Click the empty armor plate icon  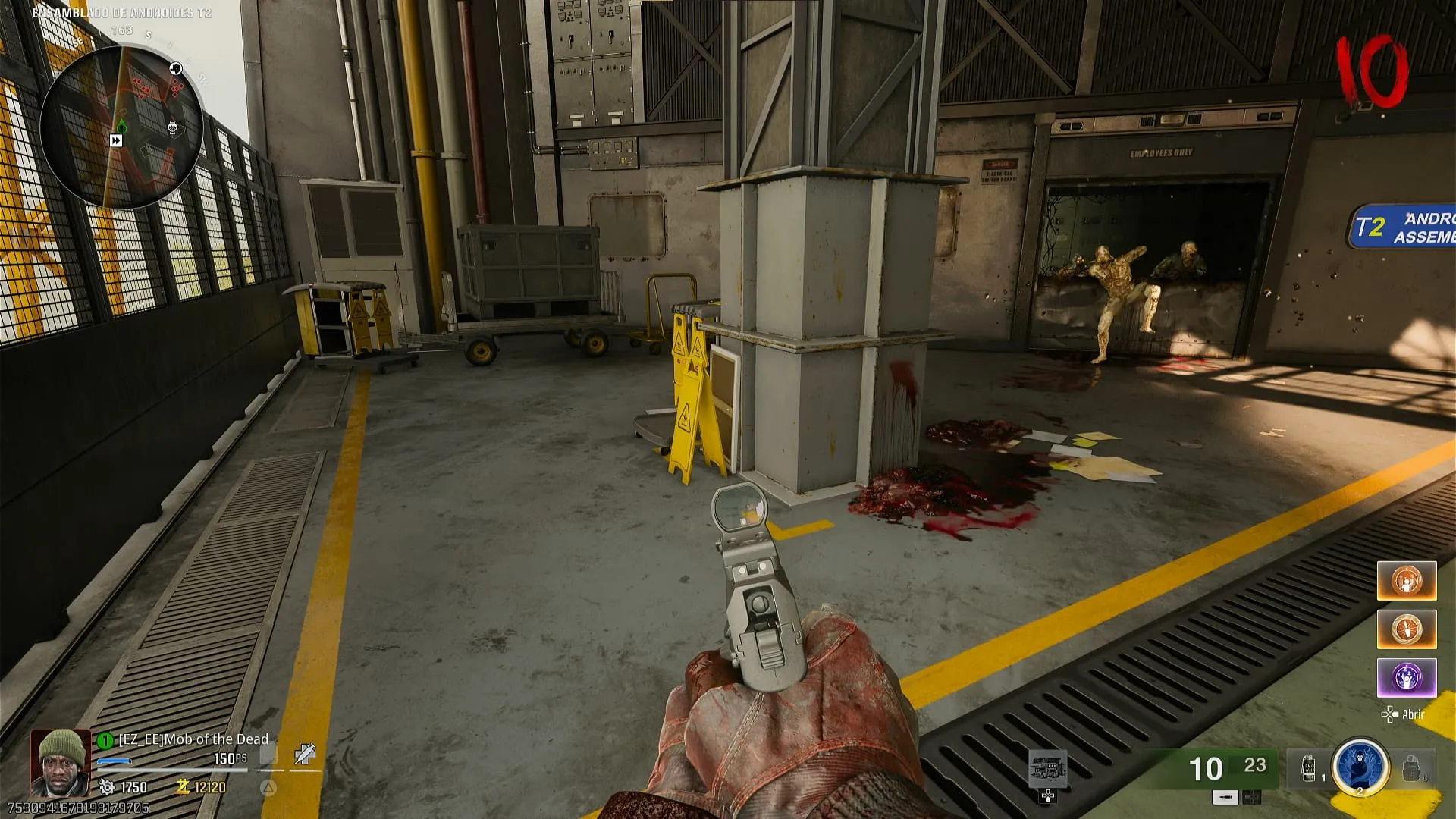click(x=268, y=755)
